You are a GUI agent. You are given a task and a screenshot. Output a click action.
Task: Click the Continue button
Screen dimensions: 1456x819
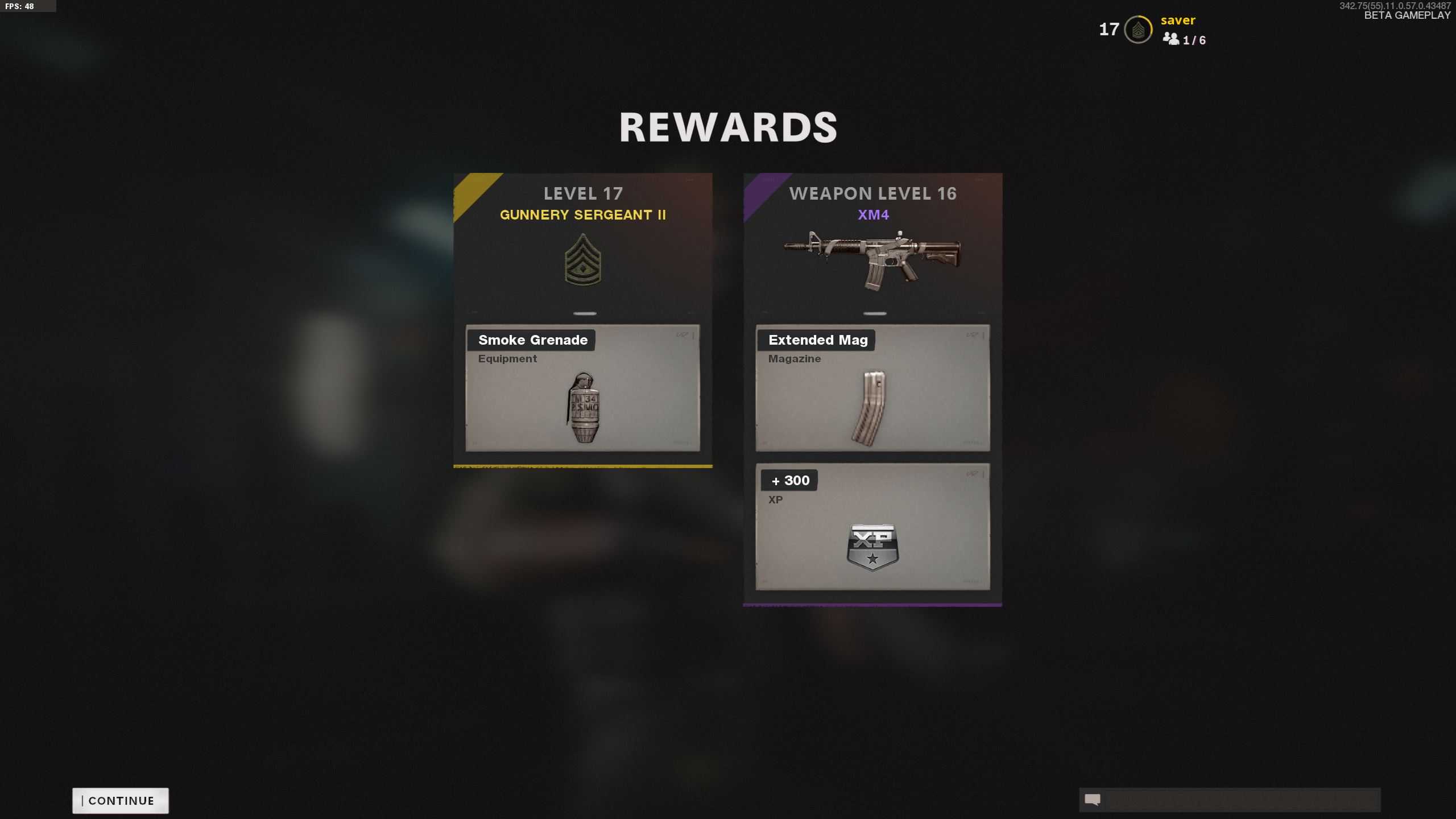pos(121,800)
